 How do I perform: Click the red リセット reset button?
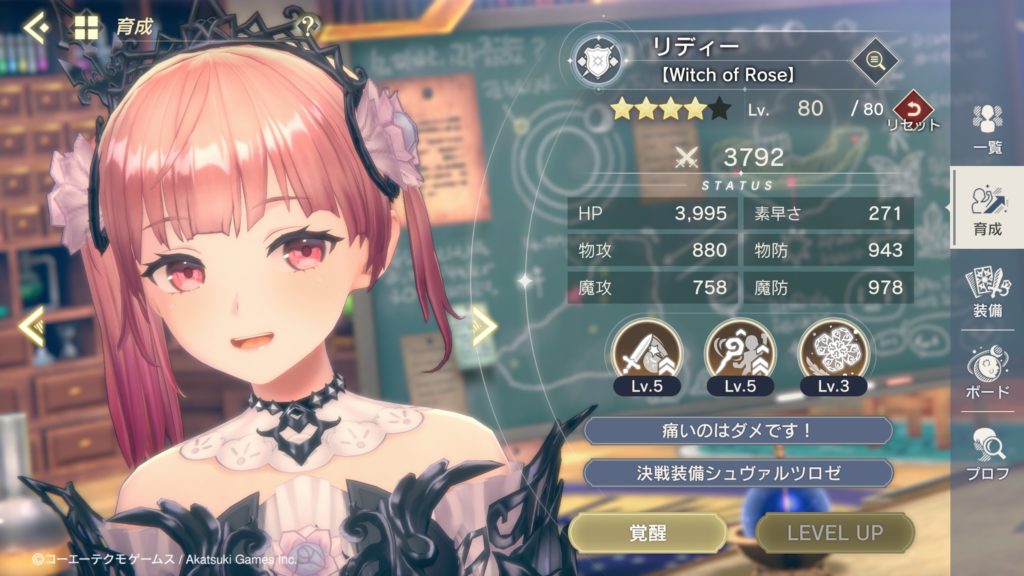(x=912, y=110)
